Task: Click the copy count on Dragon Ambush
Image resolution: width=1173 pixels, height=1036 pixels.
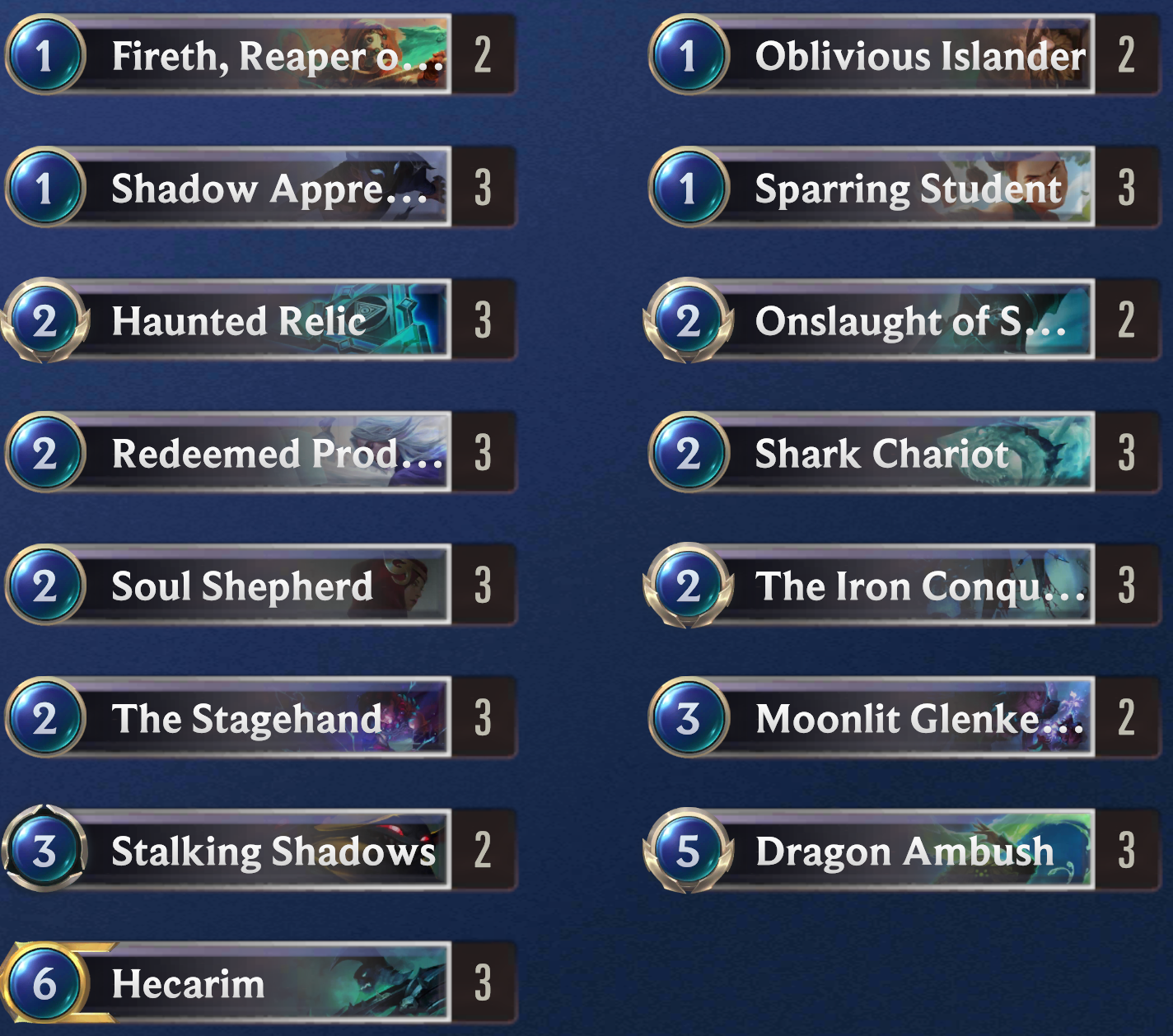Action: 1127,852
